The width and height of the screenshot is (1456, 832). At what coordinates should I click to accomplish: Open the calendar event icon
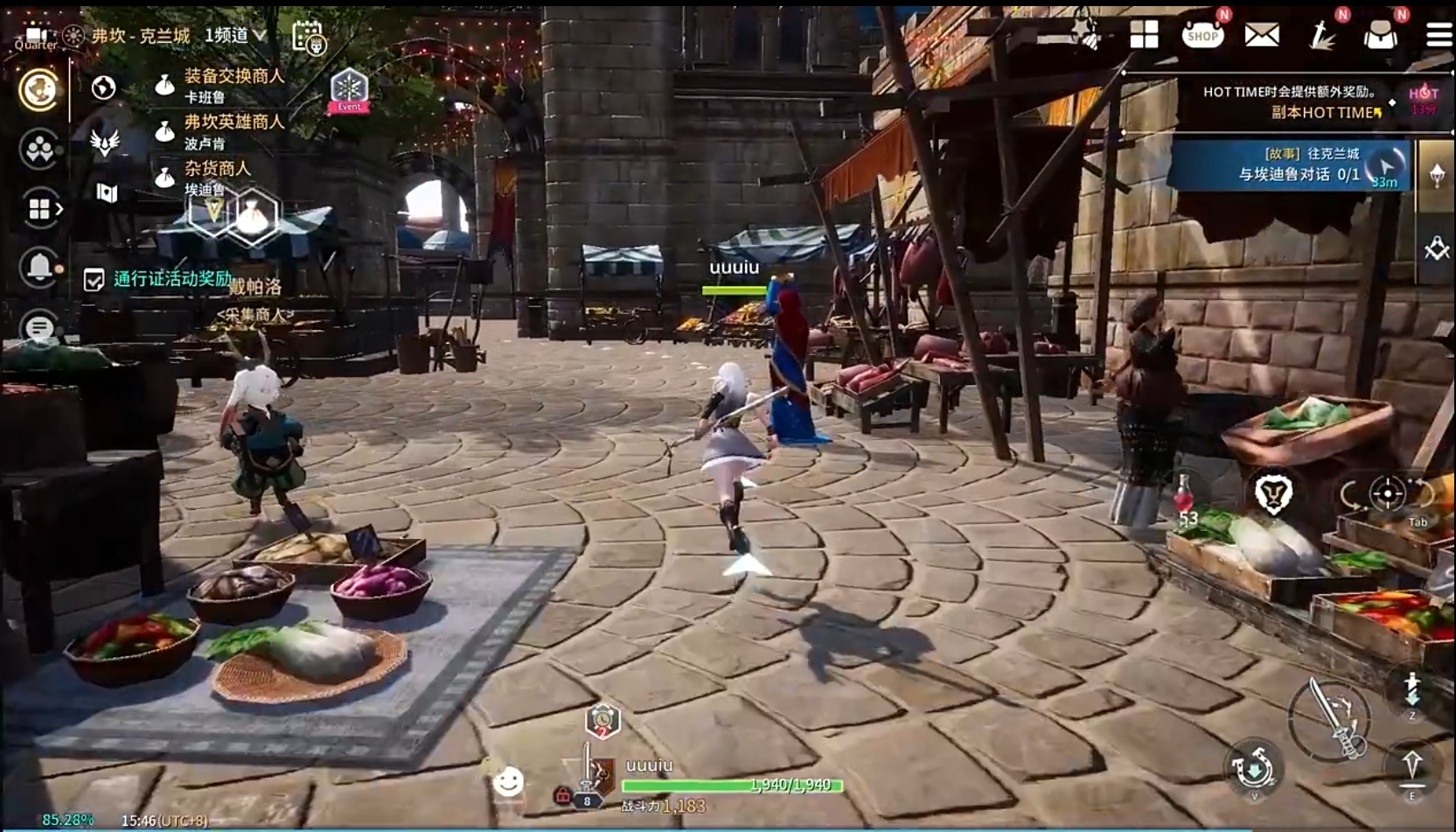309,37
